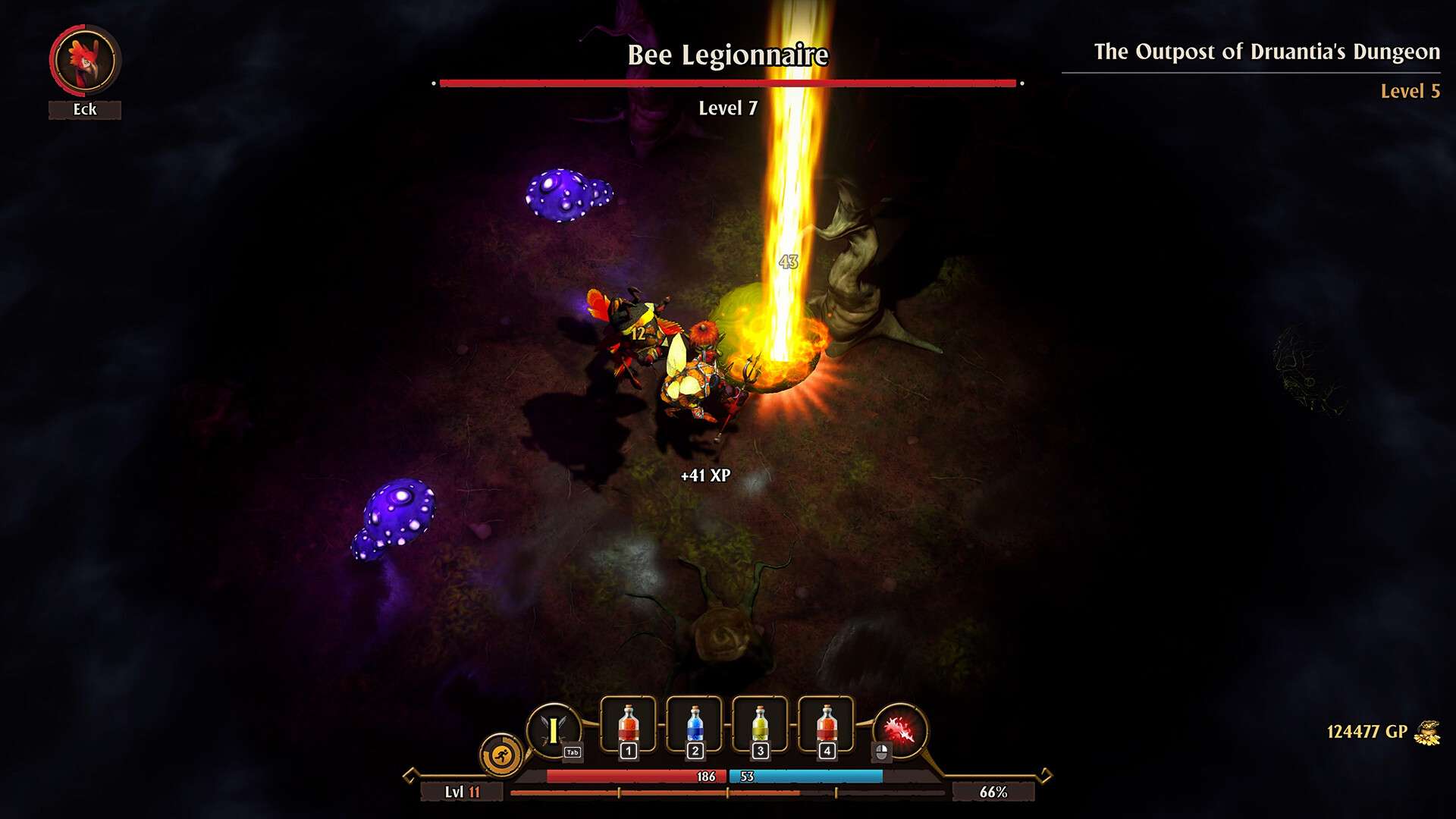The image size is (1456, 819).
Task: Switch weapon set with crossed swords icon
Action: pyautogui.click(x=554, y=731)
